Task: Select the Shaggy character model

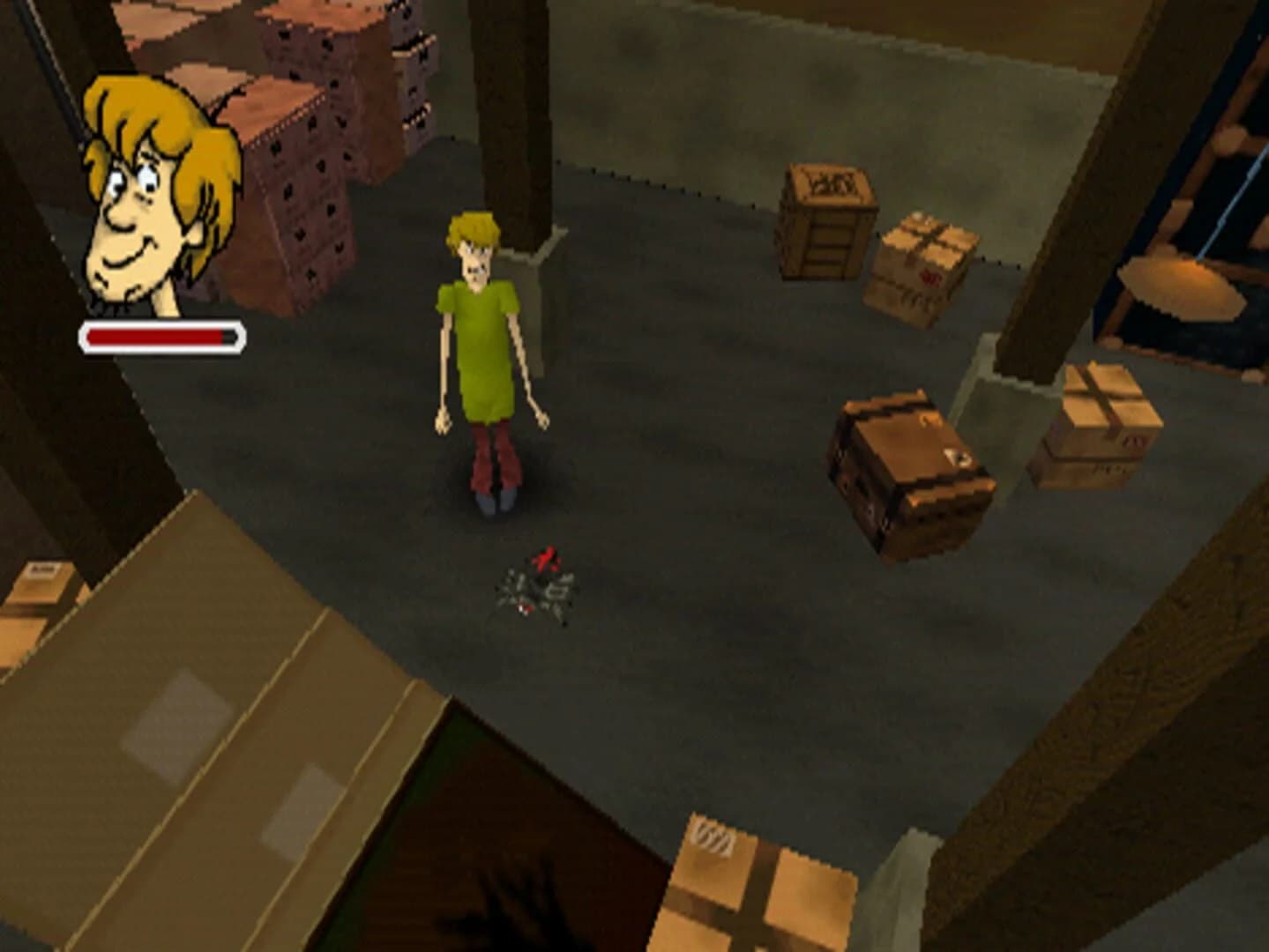Action: (481, 353)
